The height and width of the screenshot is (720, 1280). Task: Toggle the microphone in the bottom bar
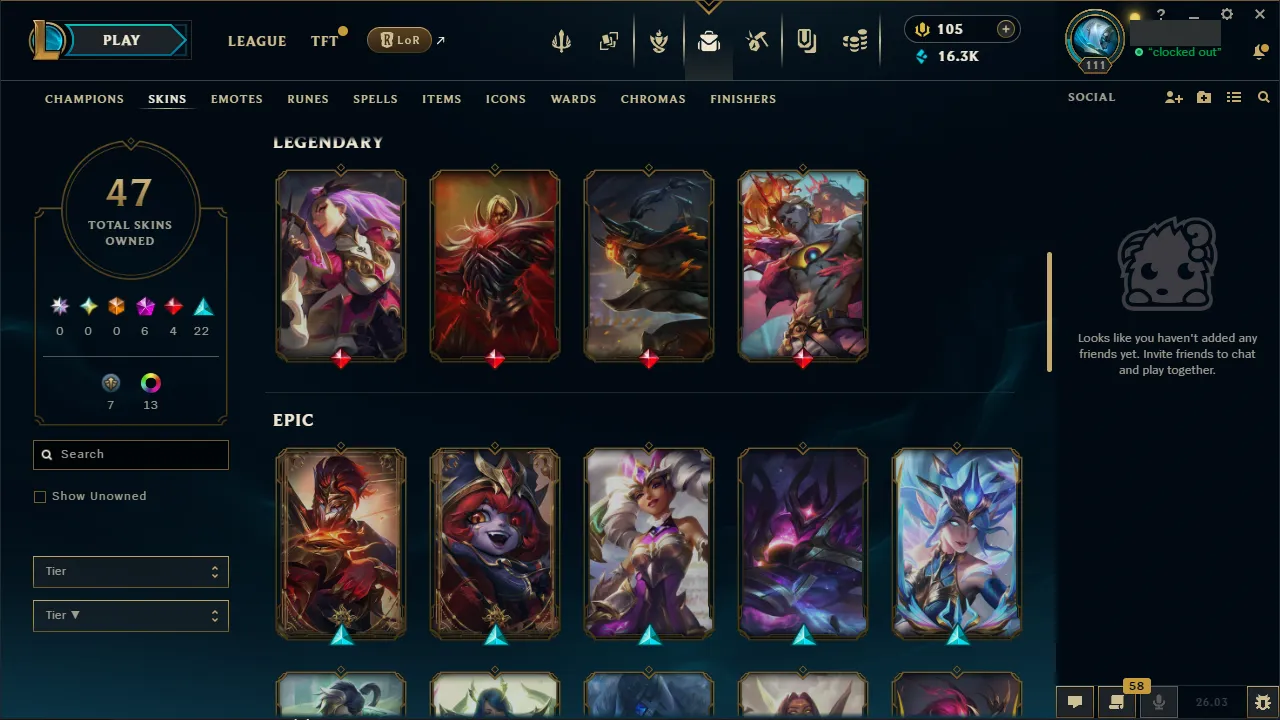(x=1158, y=701)
